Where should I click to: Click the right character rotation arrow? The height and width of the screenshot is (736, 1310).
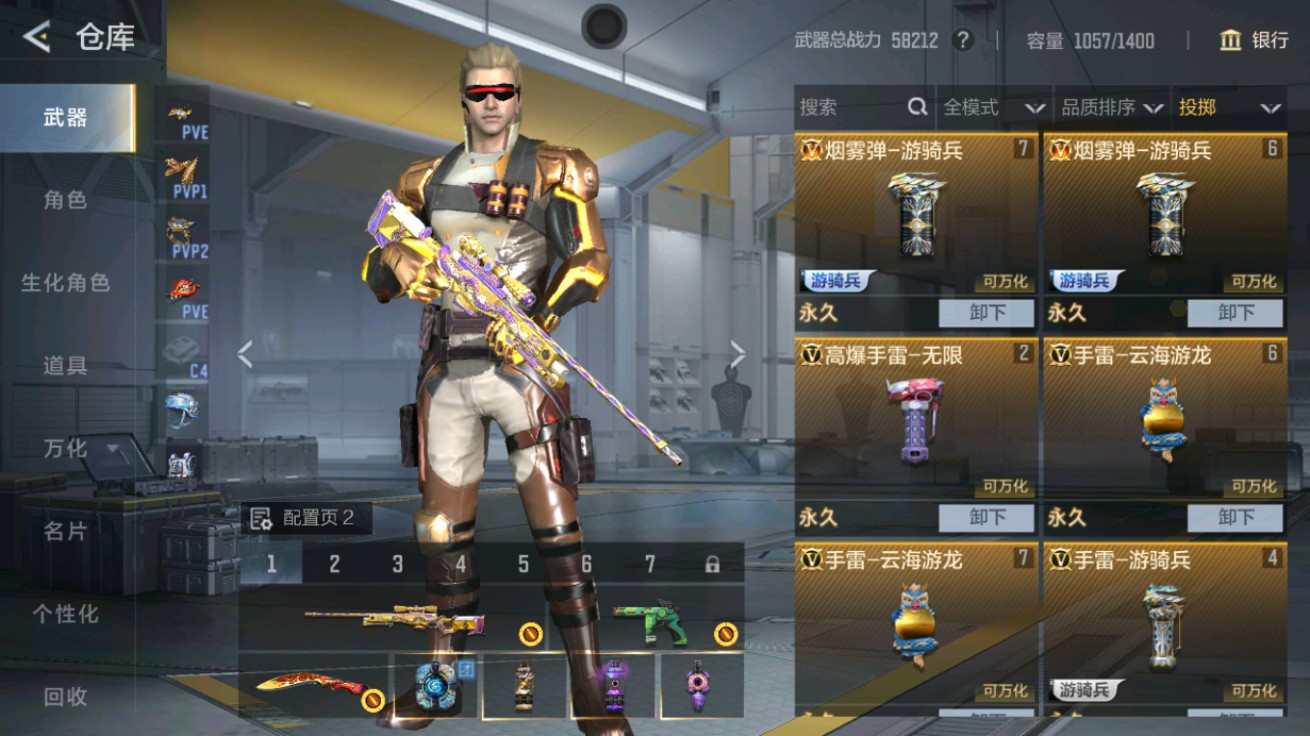coord(738,352)
